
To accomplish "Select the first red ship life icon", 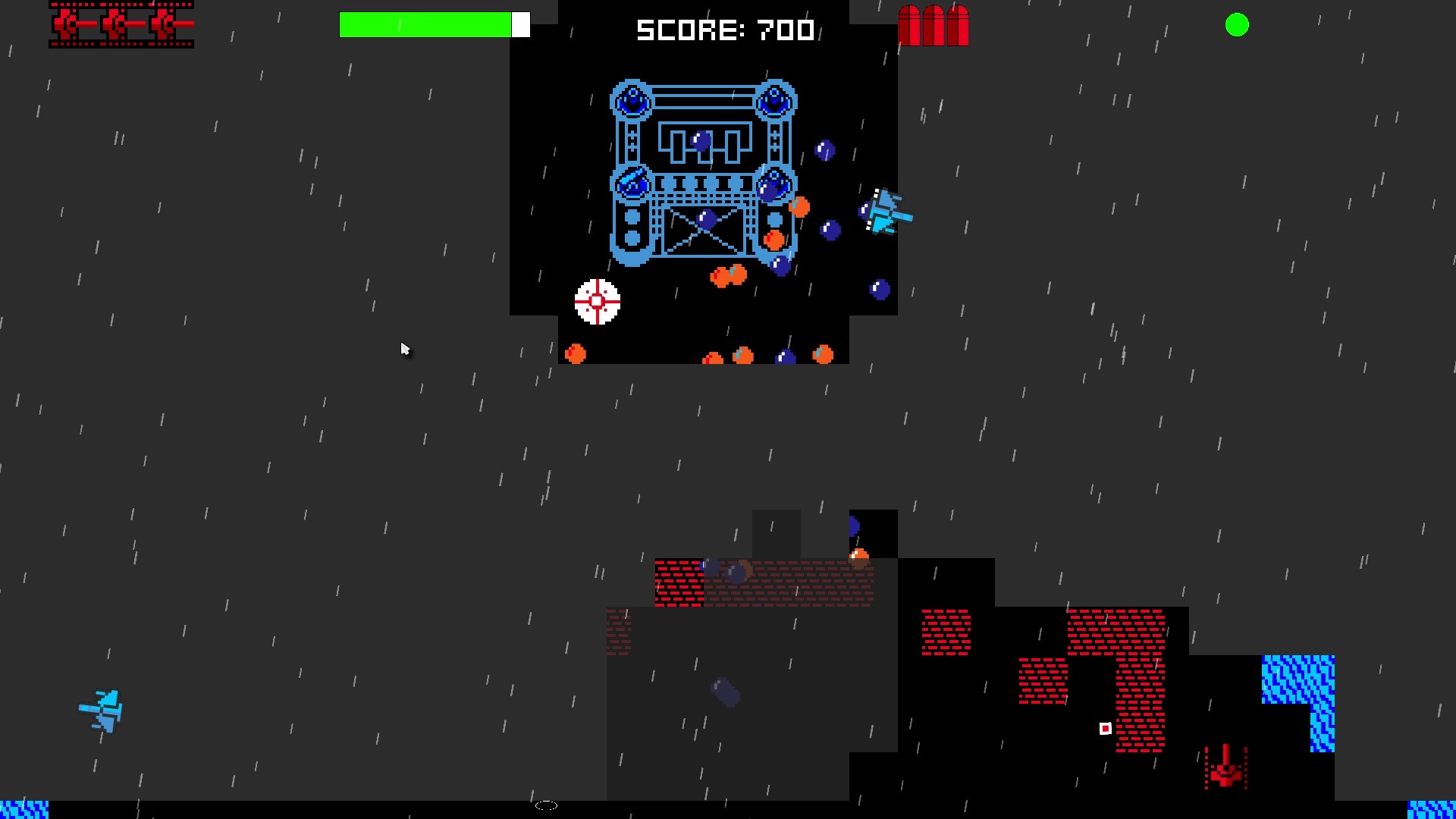I will tap(67, 24).
